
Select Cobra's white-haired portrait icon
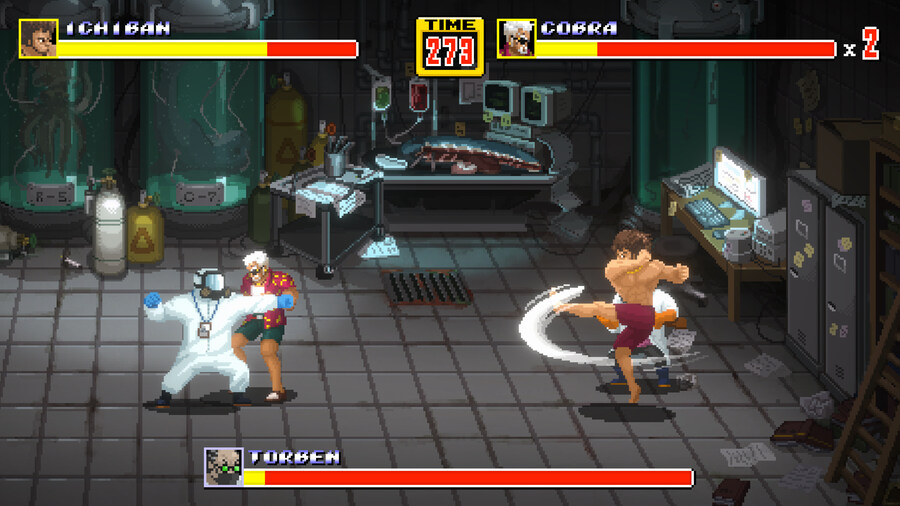pyautogui.click(x=516, y=38)
